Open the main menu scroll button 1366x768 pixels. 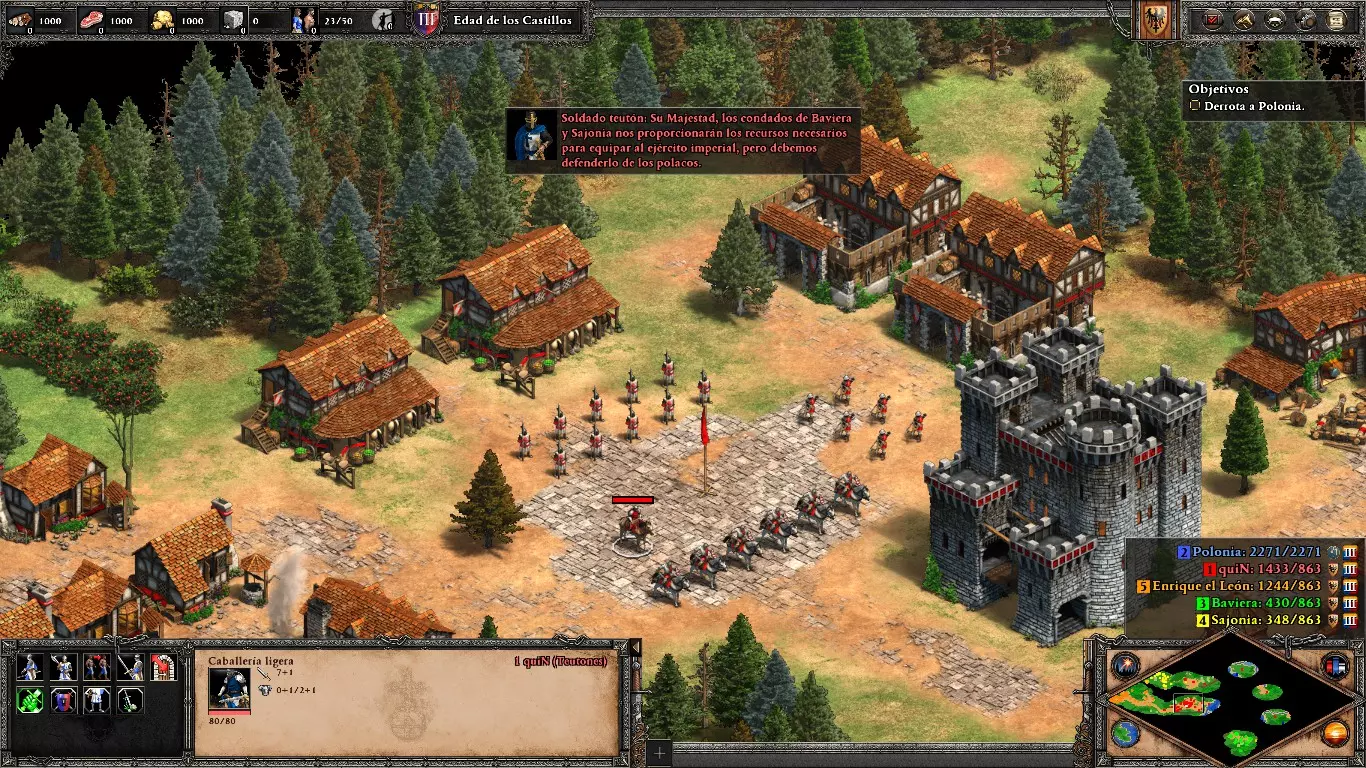tap(1337, 20)
